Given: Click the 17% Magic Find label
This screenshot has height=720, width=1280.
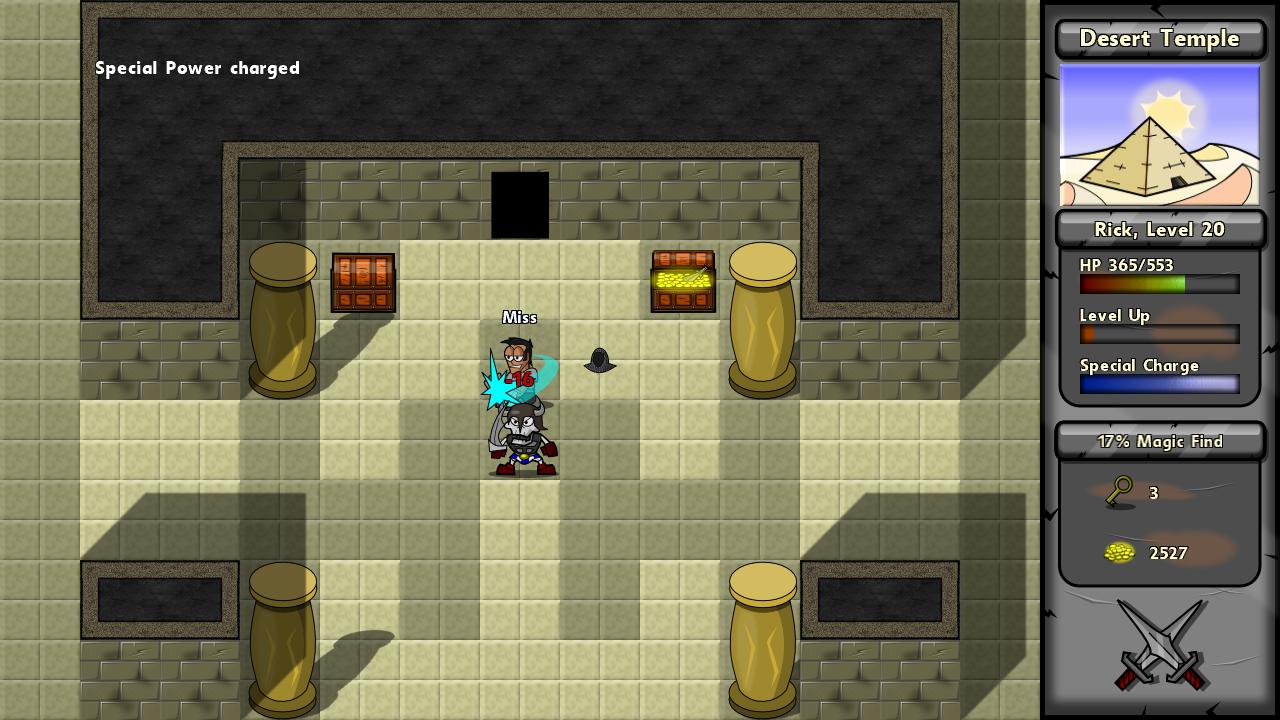Looking at the screenshot, I should [x=1159, y=441].
